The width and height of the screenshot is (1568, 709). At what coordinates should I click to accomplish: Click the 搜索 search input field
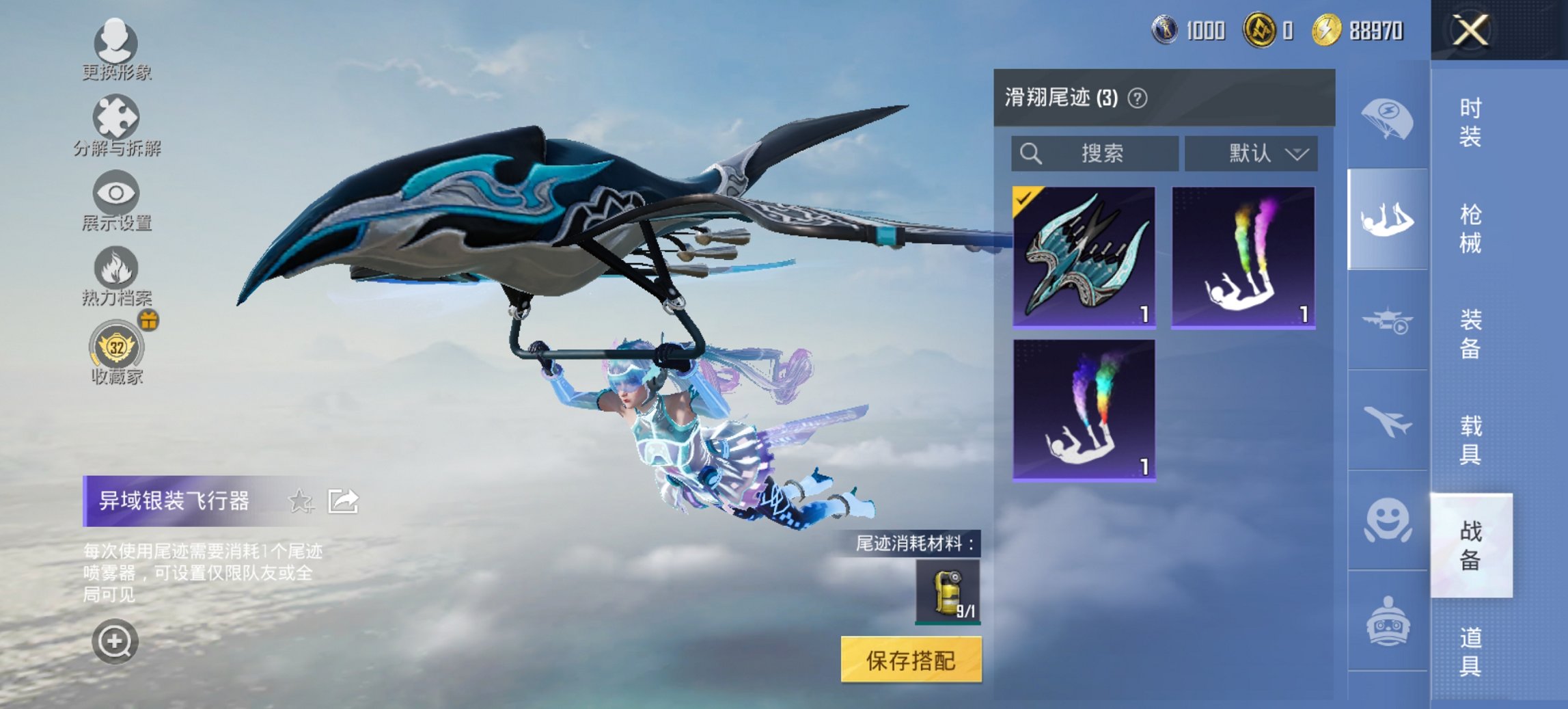(x=1093, y=154)
